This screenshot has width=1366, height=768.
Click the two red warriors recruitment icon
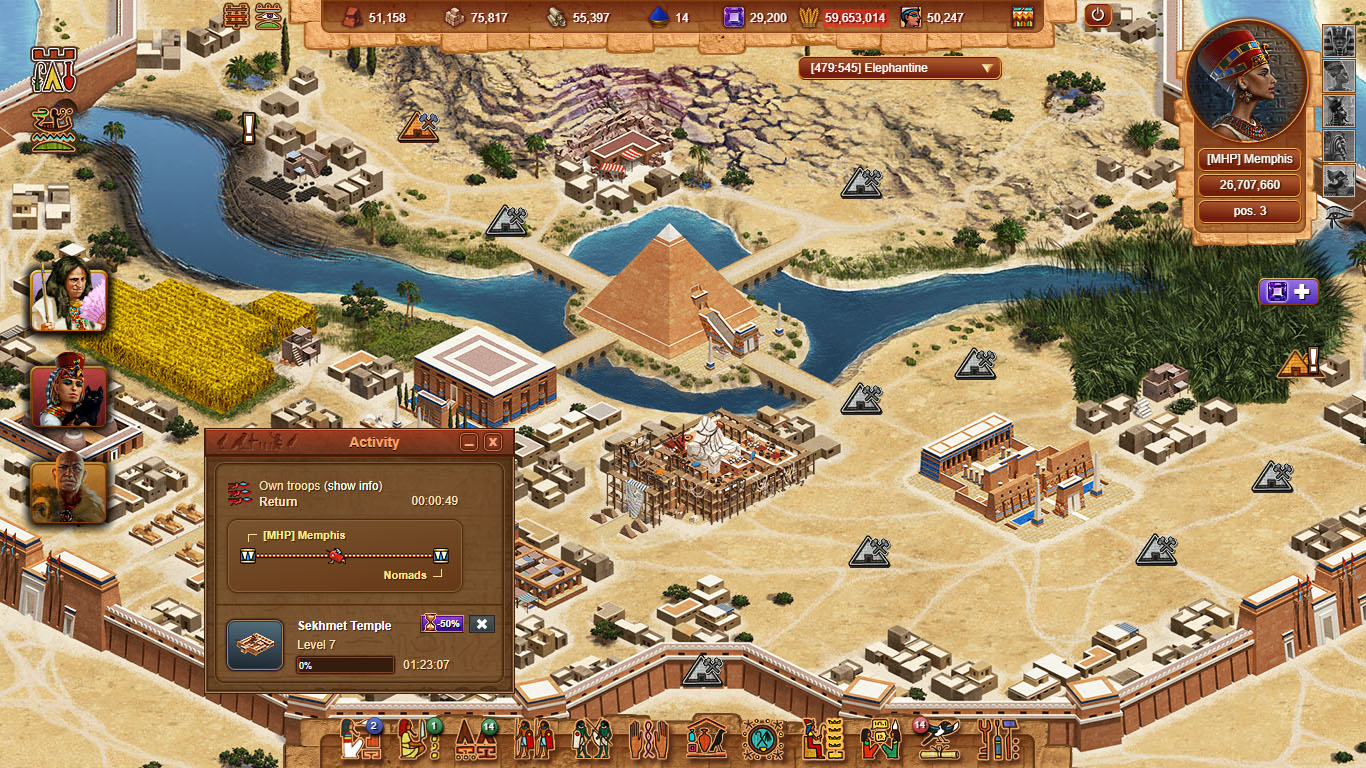535,737
